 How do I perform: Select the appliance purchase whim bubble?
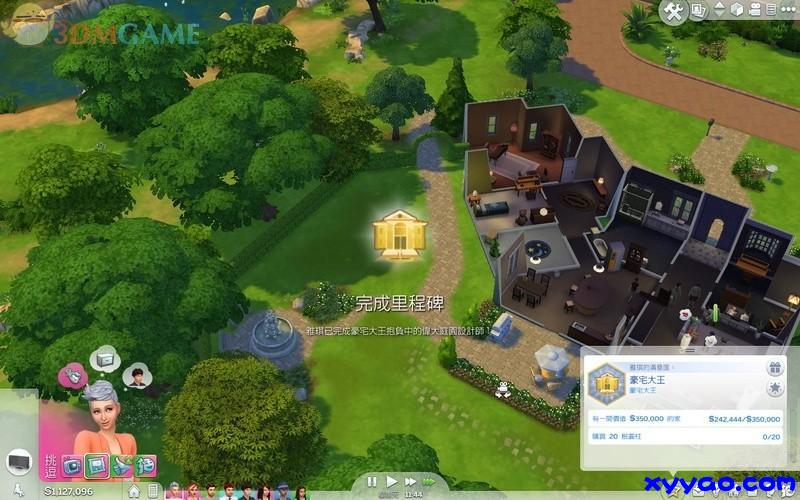pos(104,358)
